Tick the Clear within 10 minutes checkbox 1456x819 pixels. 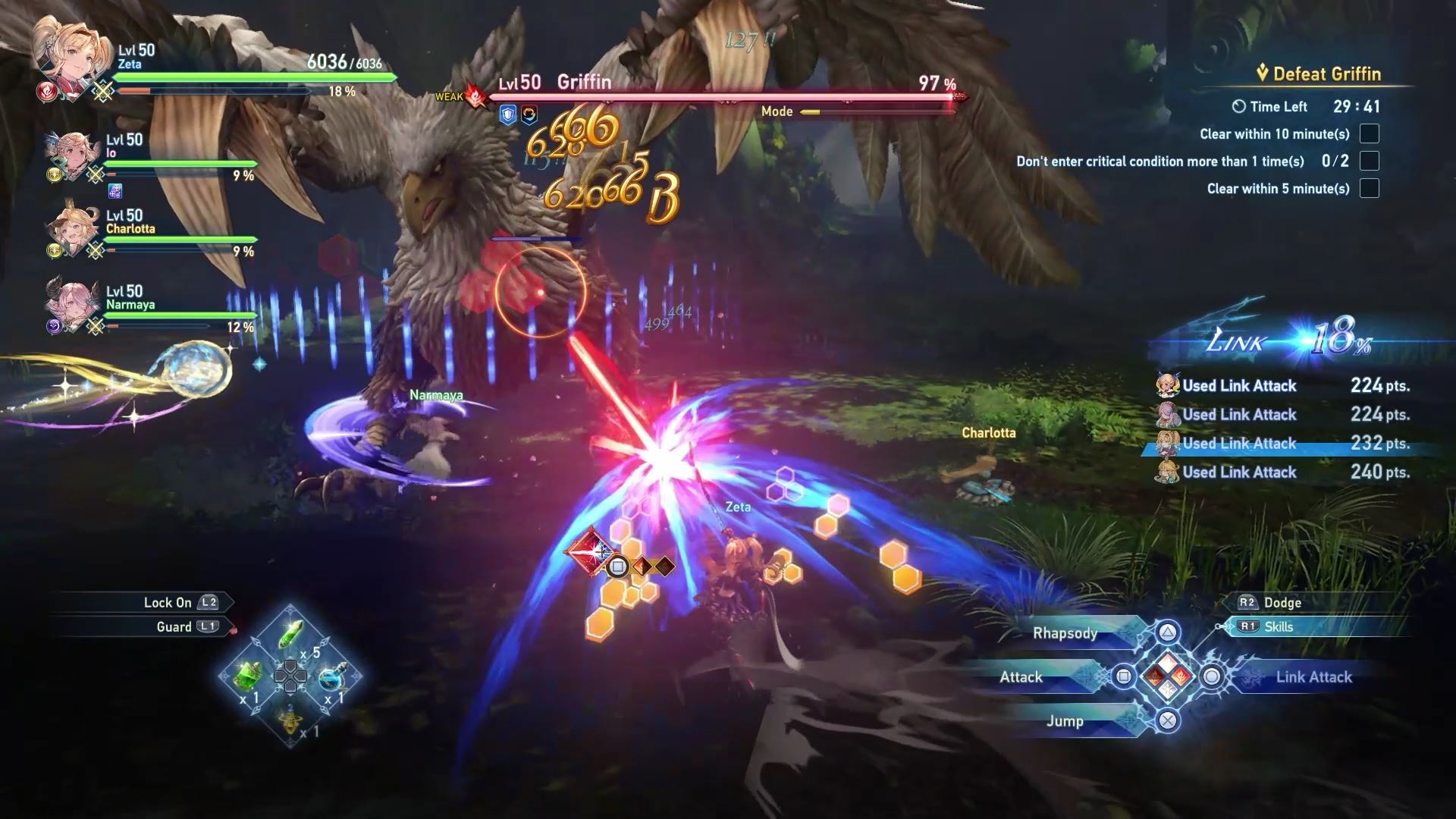[x=1369, y=134]
